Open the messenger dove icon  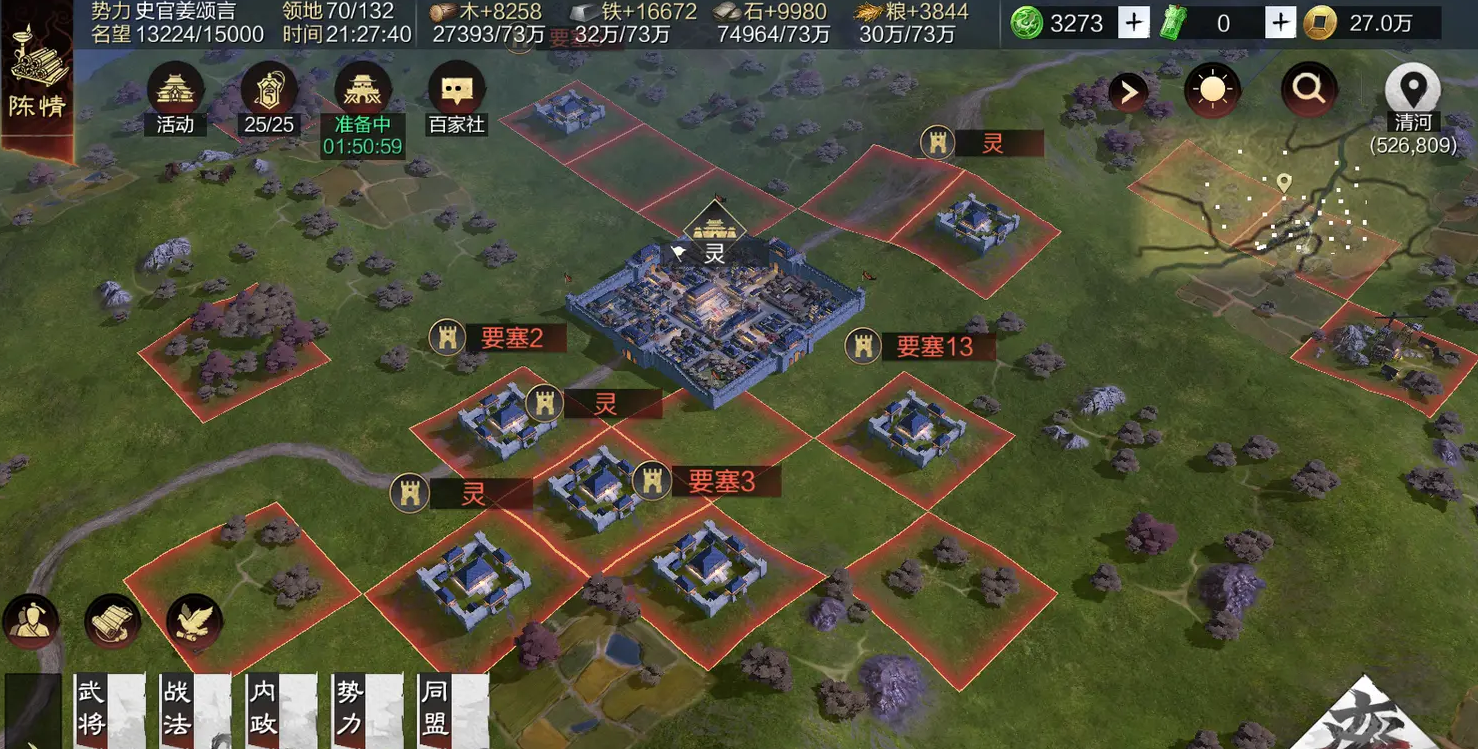click(194, 622)
